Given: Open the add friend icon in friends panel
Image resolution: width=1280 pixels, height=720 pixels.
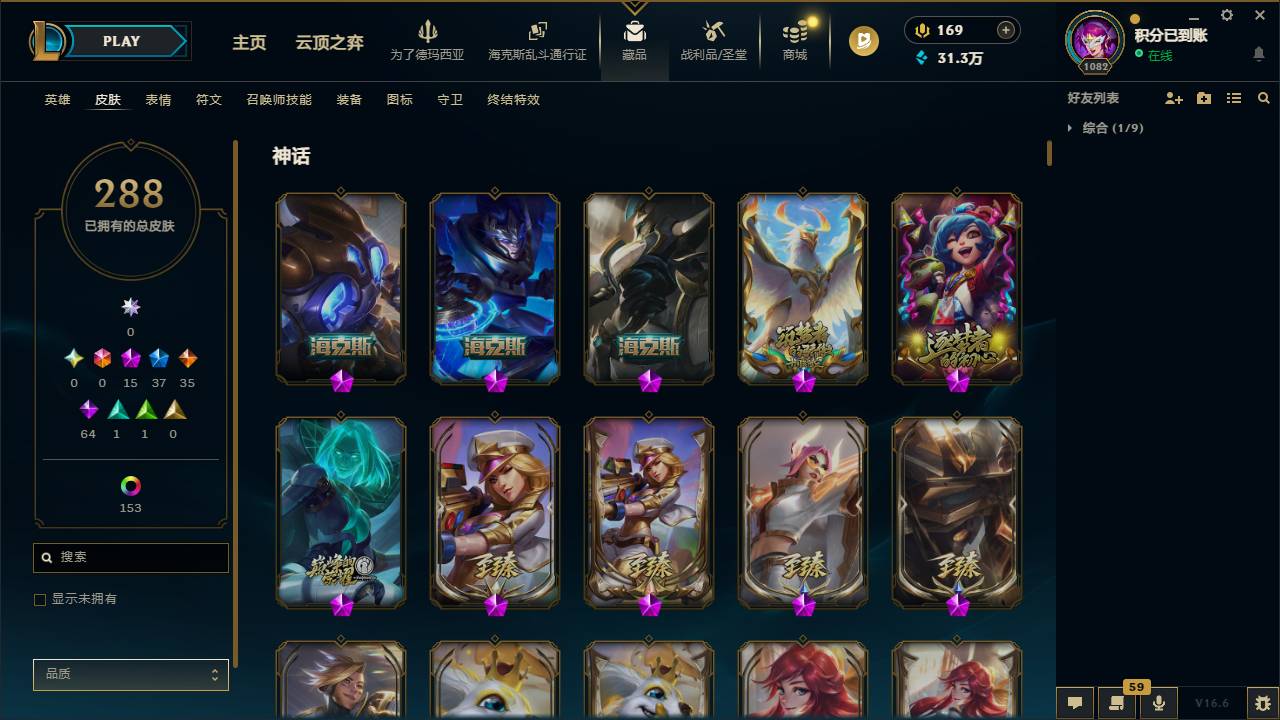Looking at the screenshot, I should click(x=1172, y=97).
